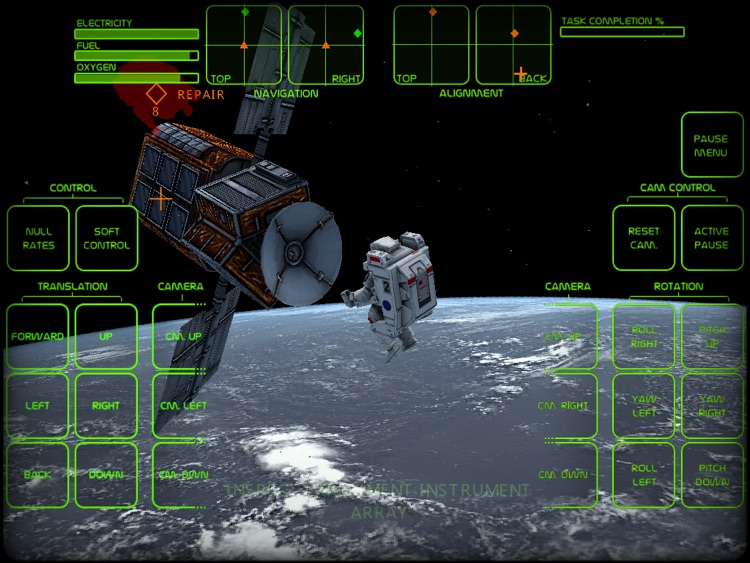
Task: Select the Pitch Down rotation button
Action: [x=711, y=474]
